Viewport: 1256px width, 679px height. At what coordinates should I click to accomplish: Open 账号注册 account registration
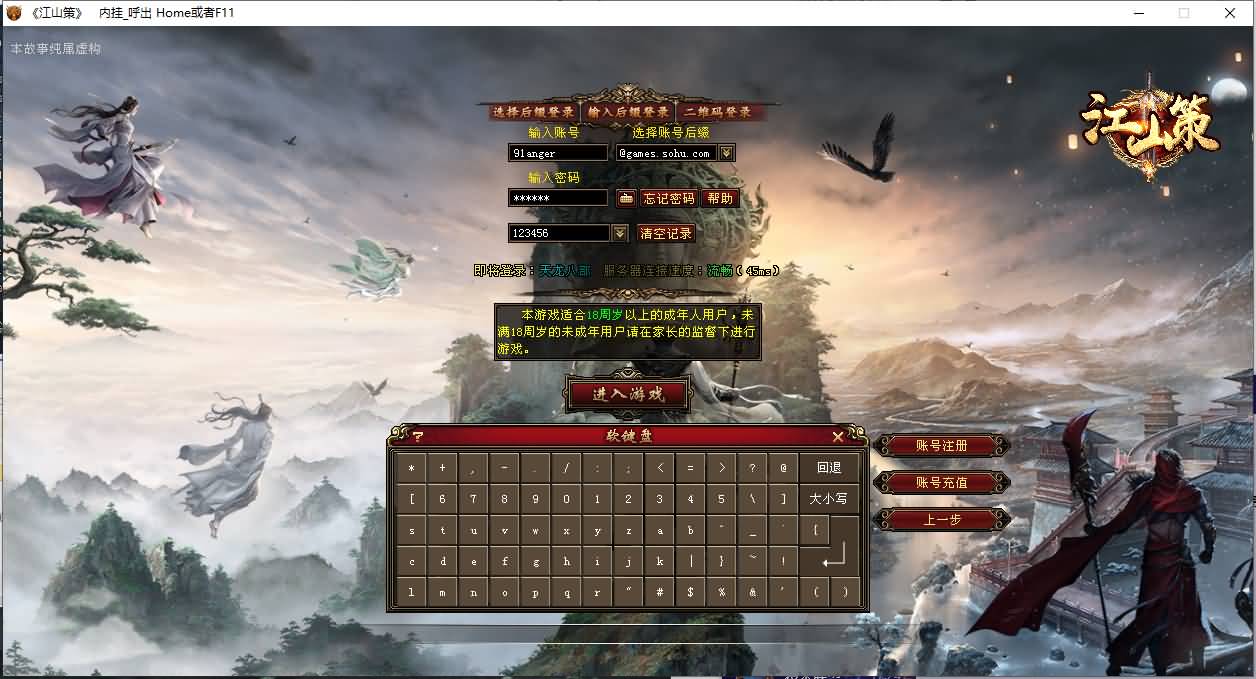pyautogui.click(x=941, y=445)
